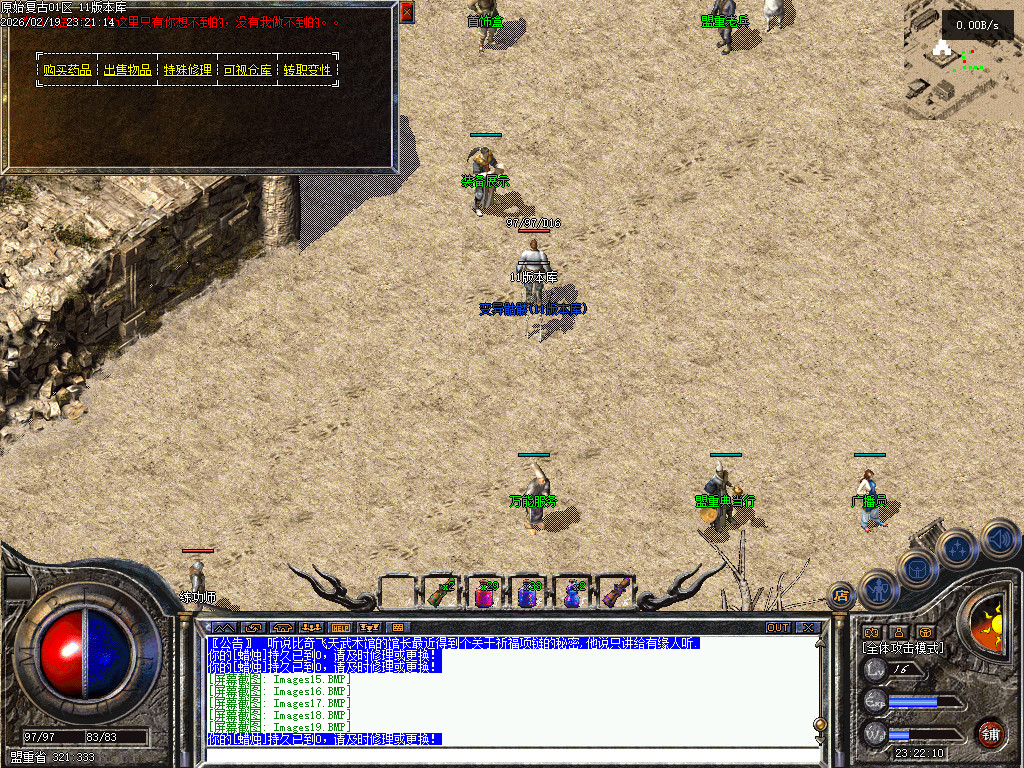Close the chat panel with its X
This screenshot has width=1024, height=768.
pos(807,627)
